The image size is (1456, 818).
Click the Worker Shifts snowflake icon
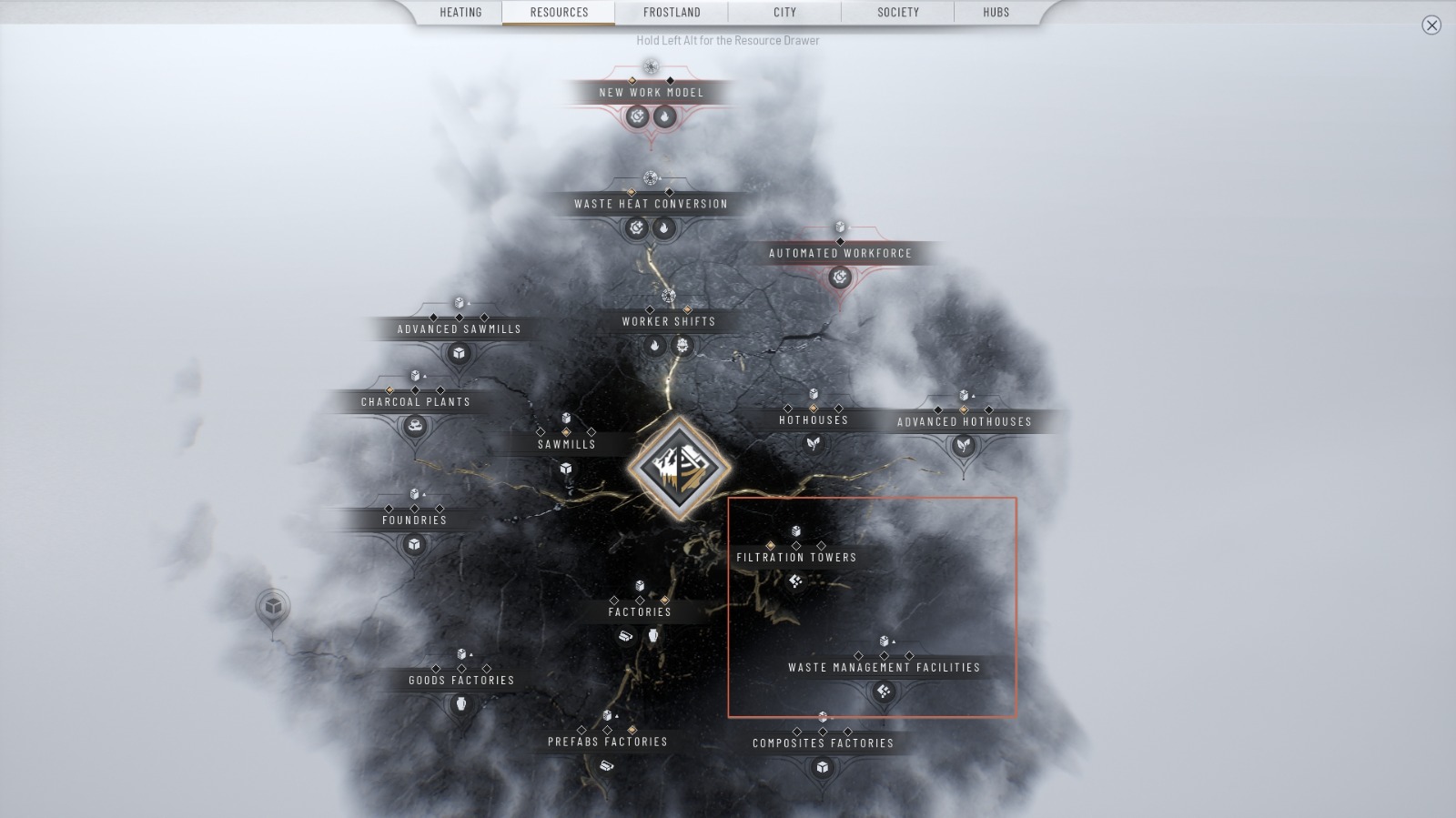pyautogui.click(x=682, y=346)
